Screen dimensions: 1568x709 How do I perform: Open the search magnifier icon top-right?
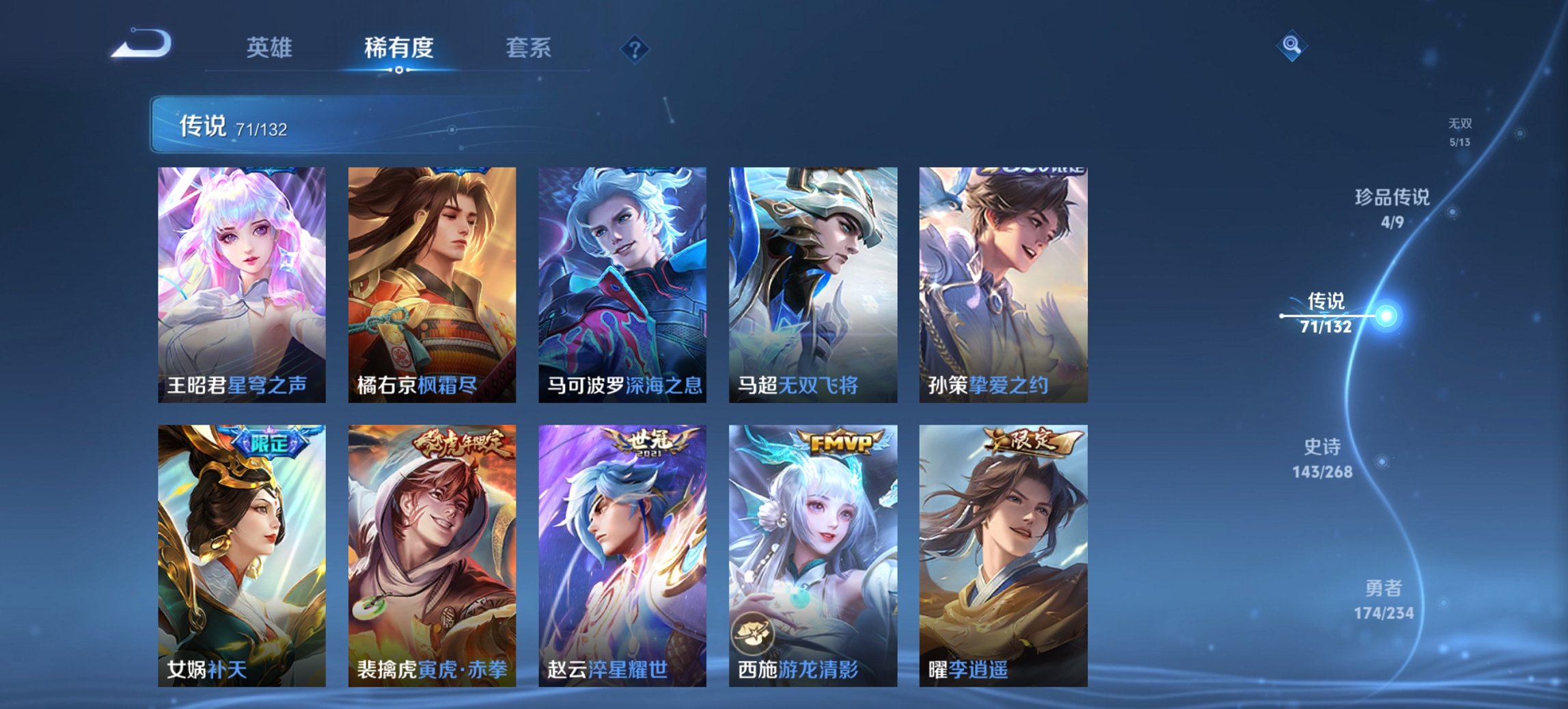click(1291, 46)
